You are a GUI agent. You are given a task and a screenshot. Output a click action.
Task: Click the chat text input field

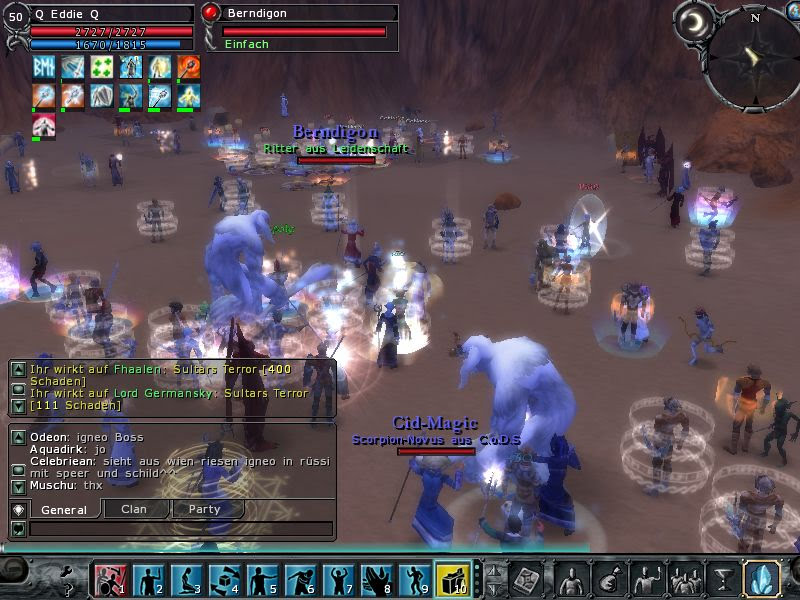coord(180,528)
